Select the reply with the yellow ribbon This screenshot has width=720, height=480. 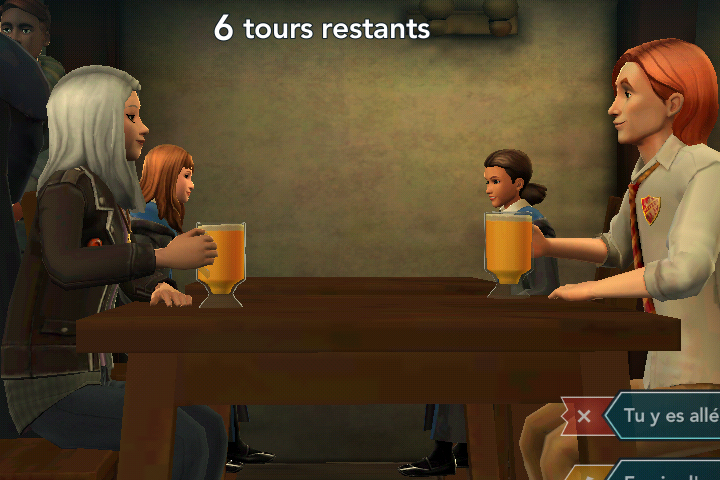[665, 472]
